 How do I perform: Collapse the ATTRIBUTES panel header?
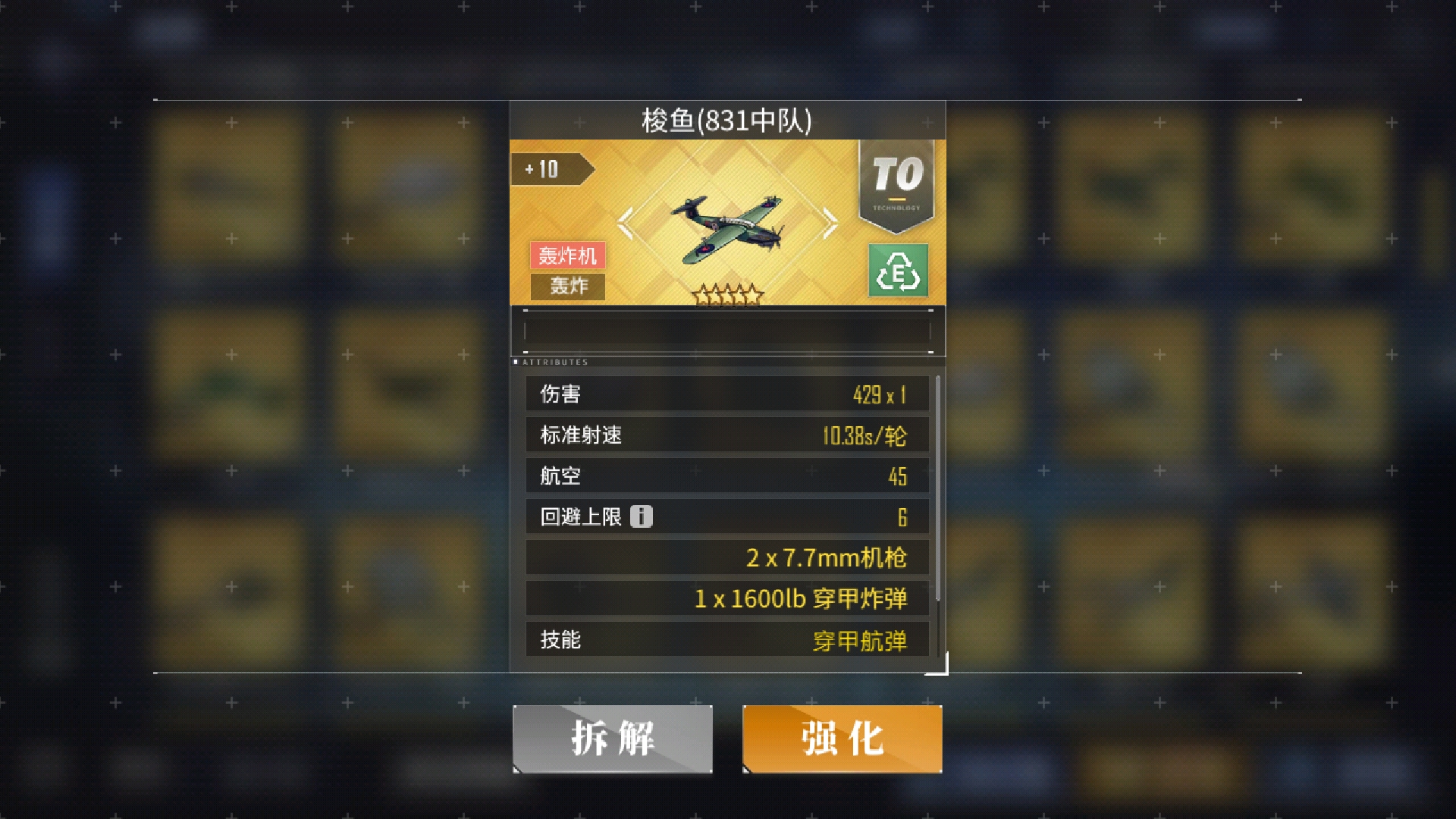[x=554, y=362]
